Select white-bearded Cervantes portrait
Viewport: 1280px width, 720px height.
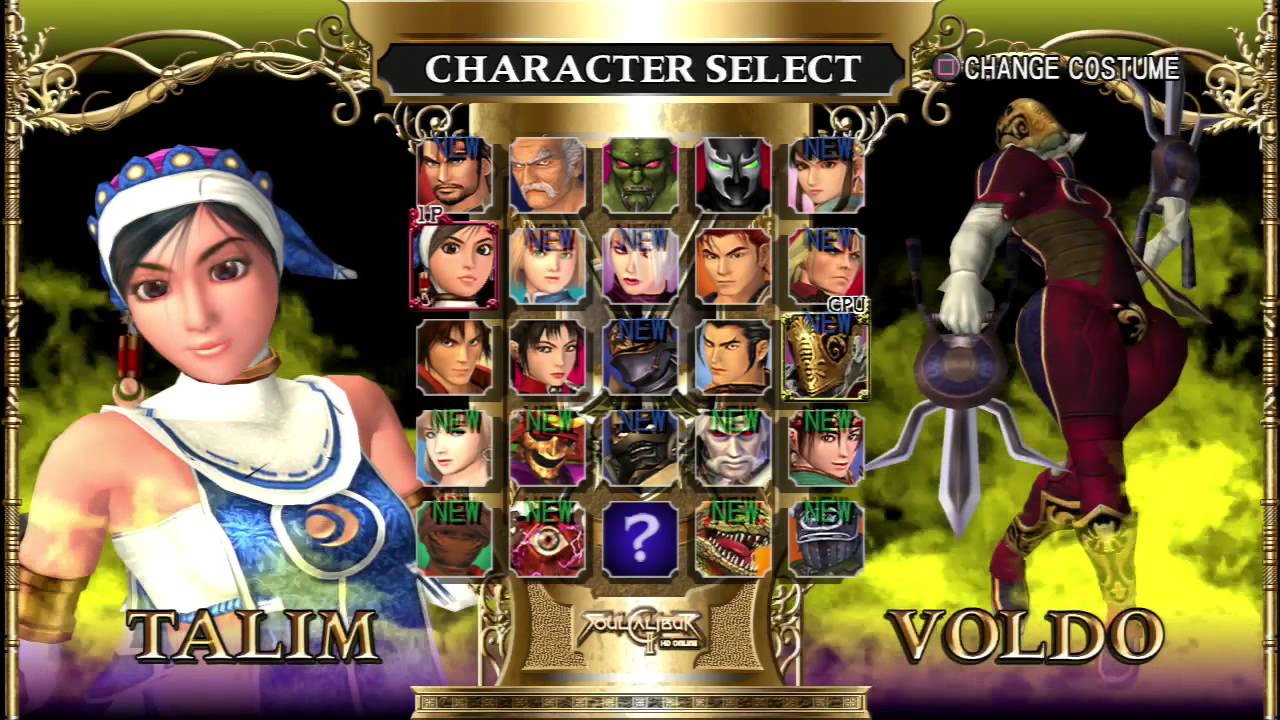pyautogui.click(x=733, y=447)
